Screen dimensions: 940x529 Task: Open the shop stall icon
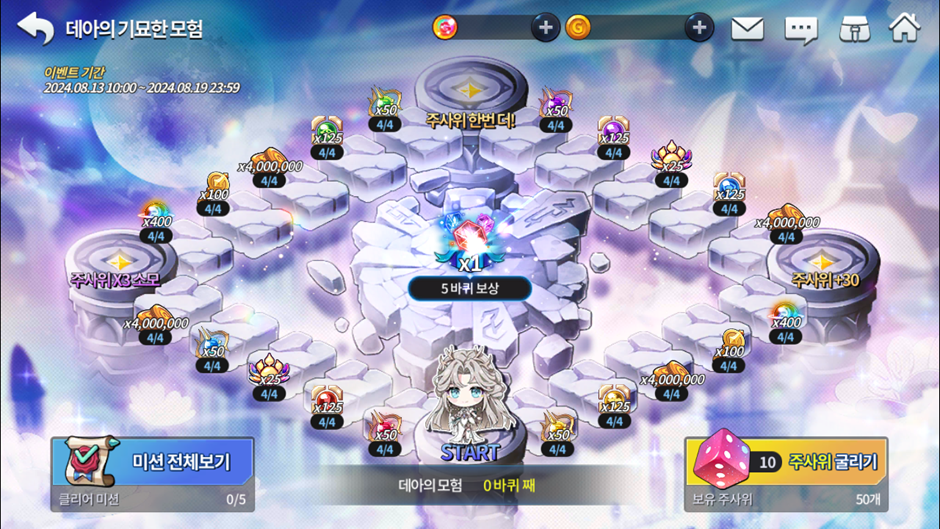854,29
